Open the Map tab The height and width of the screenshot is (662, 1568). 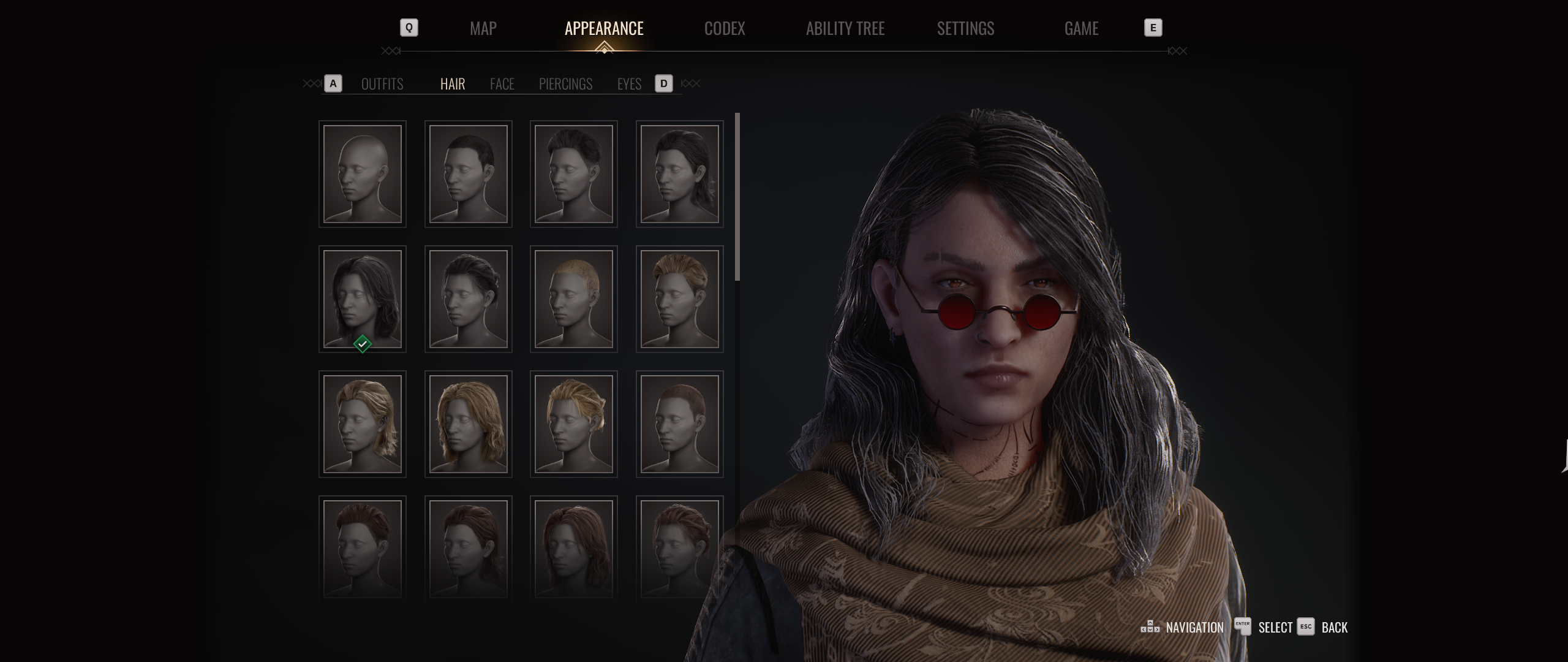coord(483,28)
